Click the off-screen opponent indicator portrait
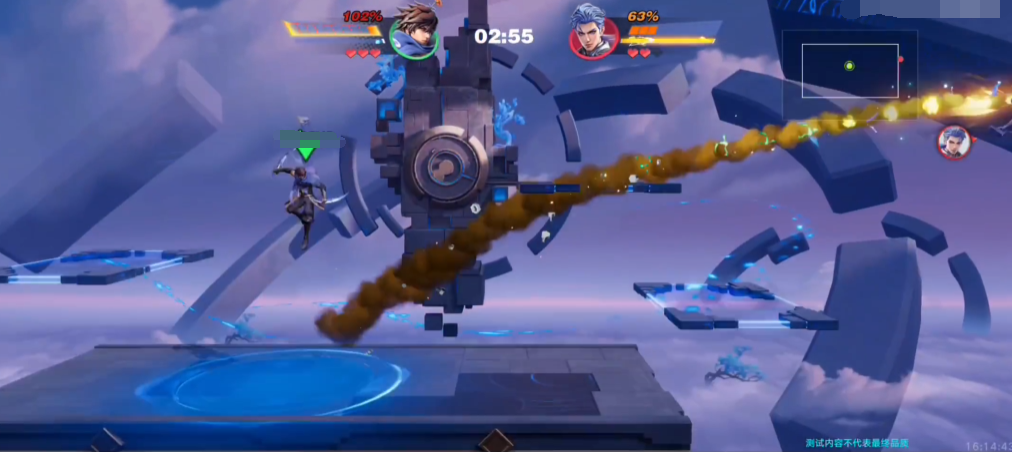1012x452 pixels. tap(954, 142)
